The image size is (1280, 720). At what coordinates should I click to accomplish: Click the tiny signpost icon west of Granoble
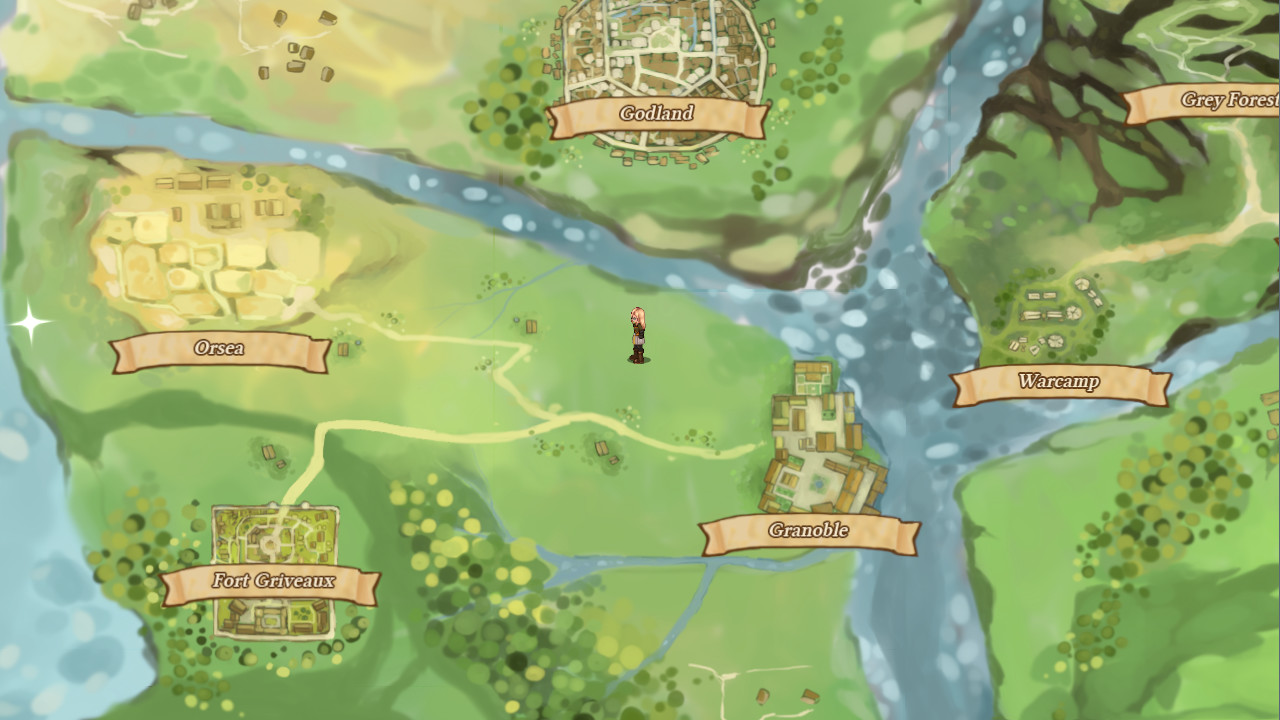(x=604, y=449)
